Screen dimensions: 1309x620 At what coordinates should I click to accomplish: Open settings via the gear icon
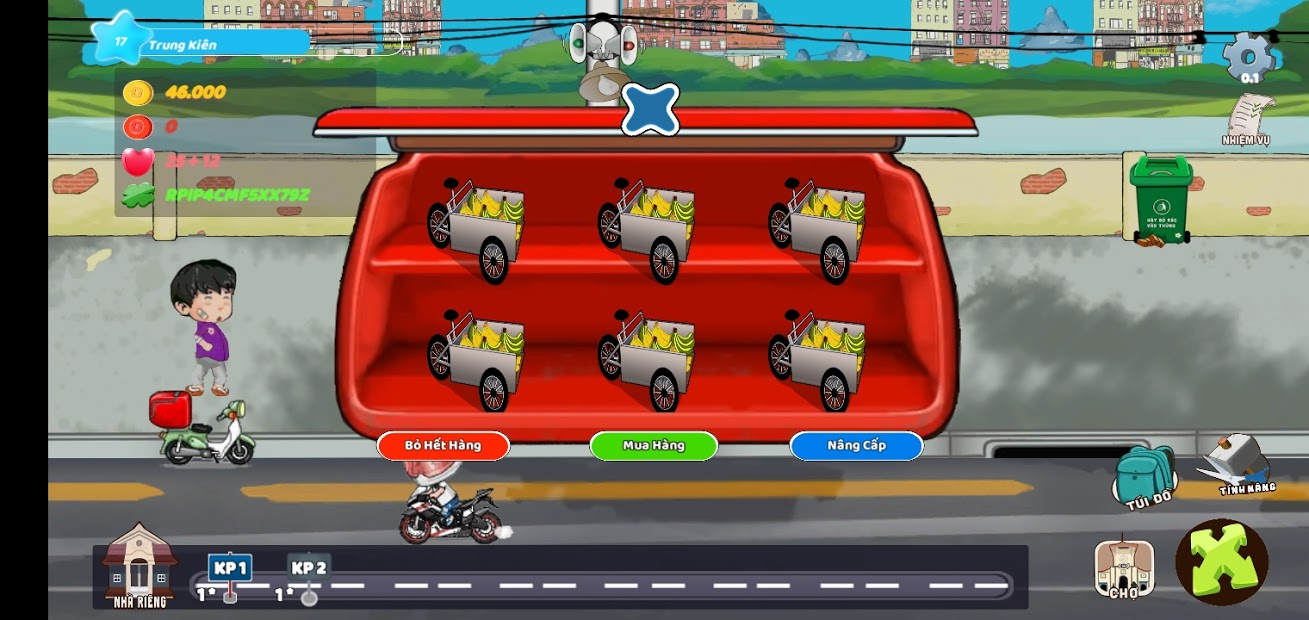coord(1249,56)
